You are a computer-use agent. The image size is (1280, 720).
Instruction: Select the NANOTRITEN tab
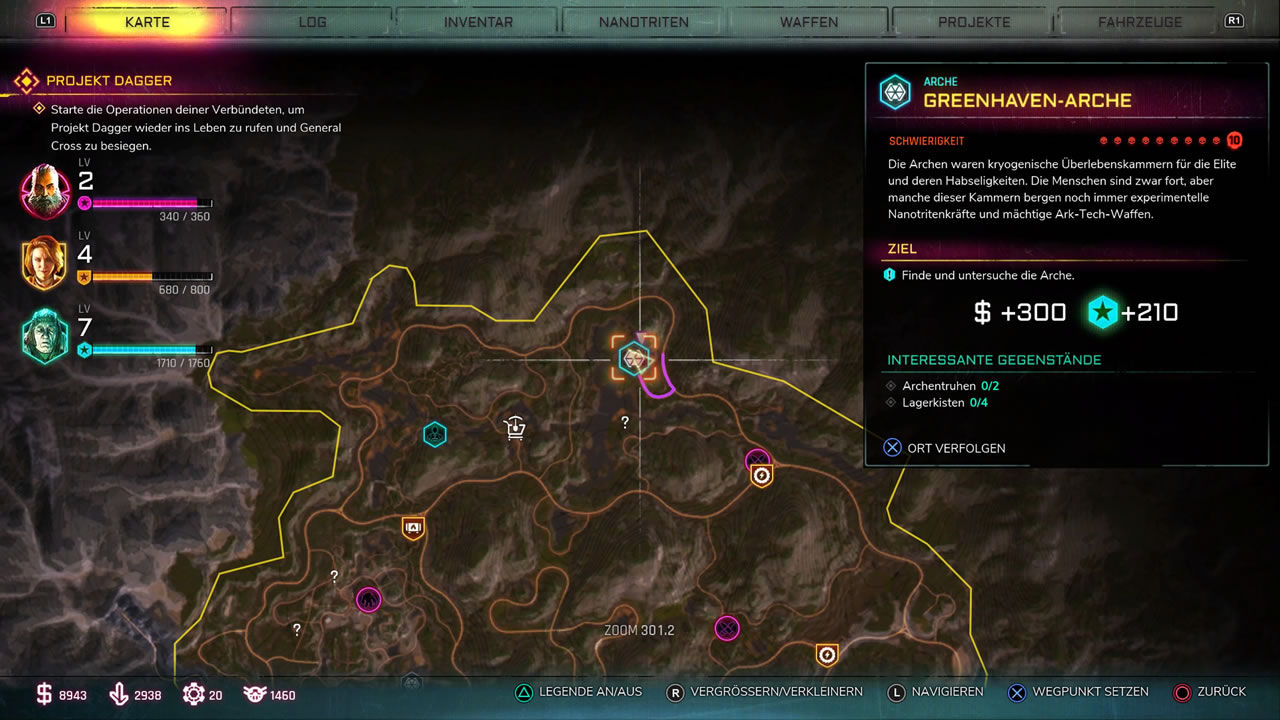pyautogui.click(x=643, y=22)
